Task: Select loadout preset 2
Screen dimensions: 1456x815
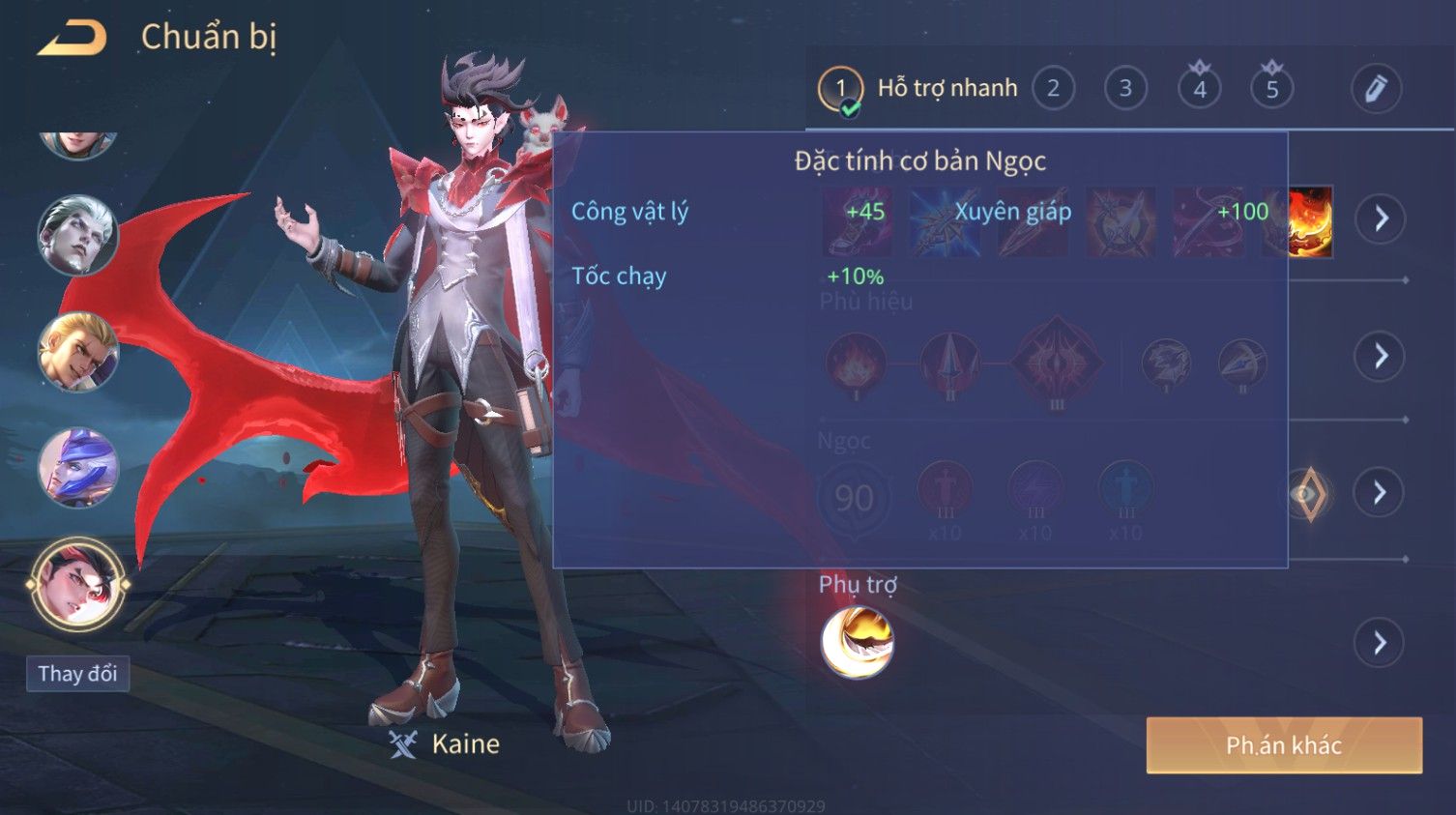Action: point(1053,89)
